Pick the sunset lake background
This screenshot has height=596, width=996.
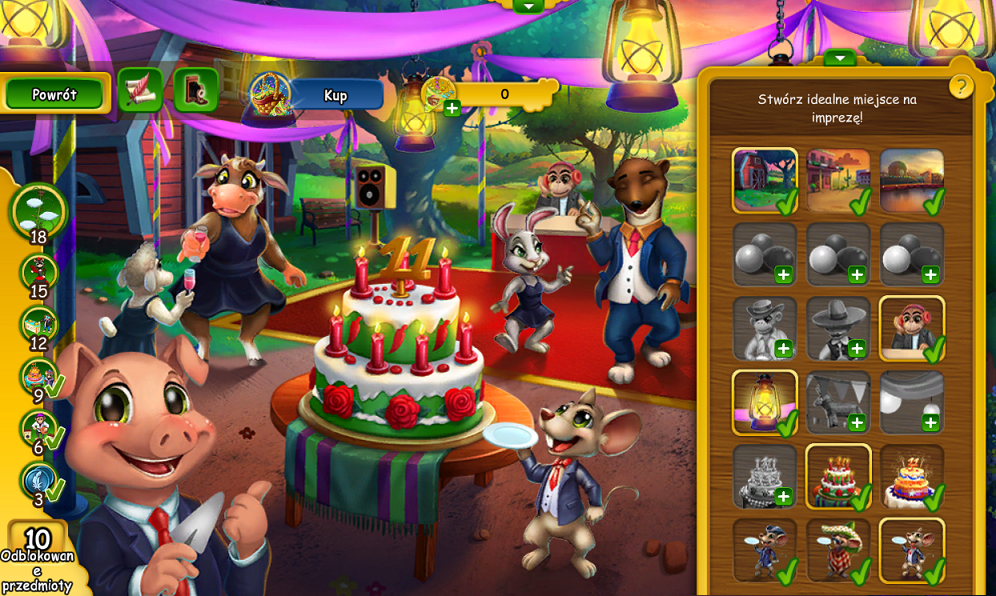912,180
